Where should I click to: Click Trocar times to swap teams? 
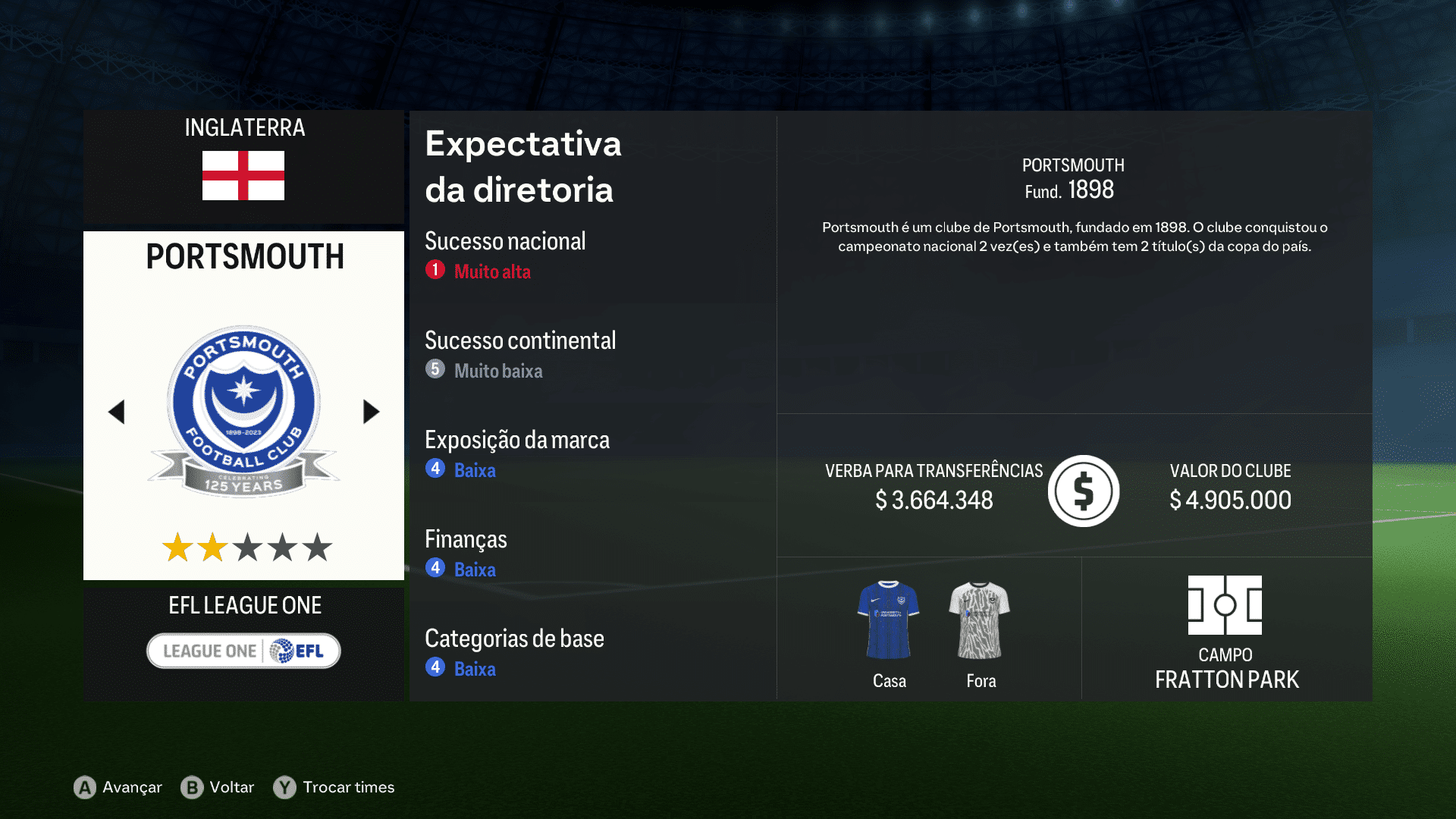point(348,788)
